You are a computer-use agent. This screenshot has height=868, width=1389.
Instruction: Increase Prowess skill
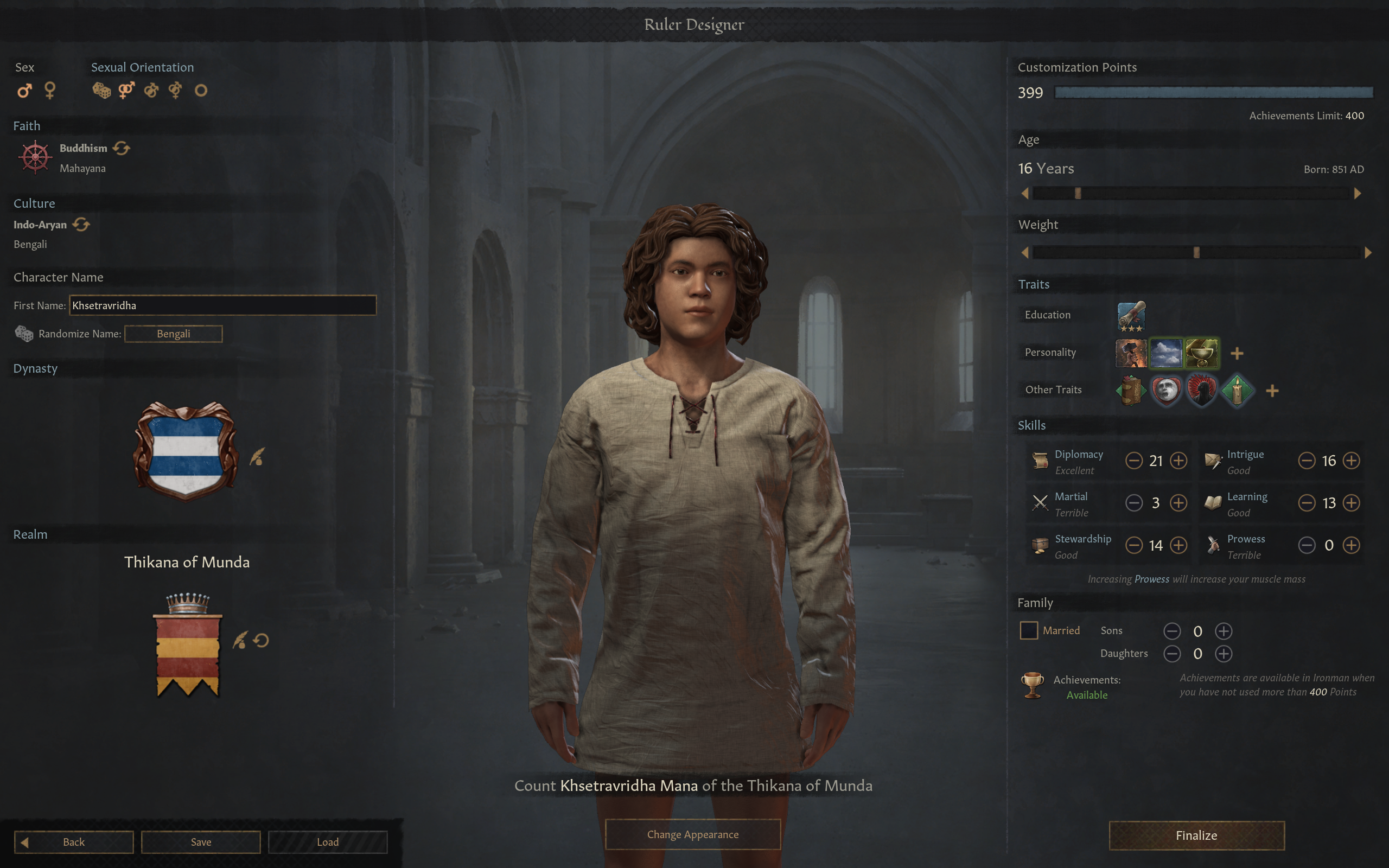pyautogui.click(x=1351, y=545)
